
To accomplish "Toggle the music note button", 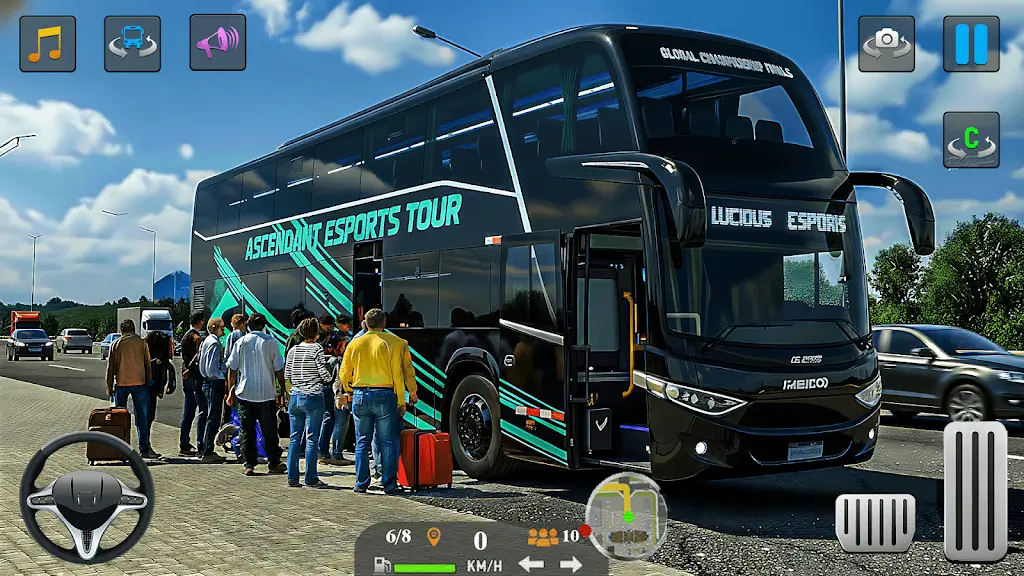I will coord(47,43).
